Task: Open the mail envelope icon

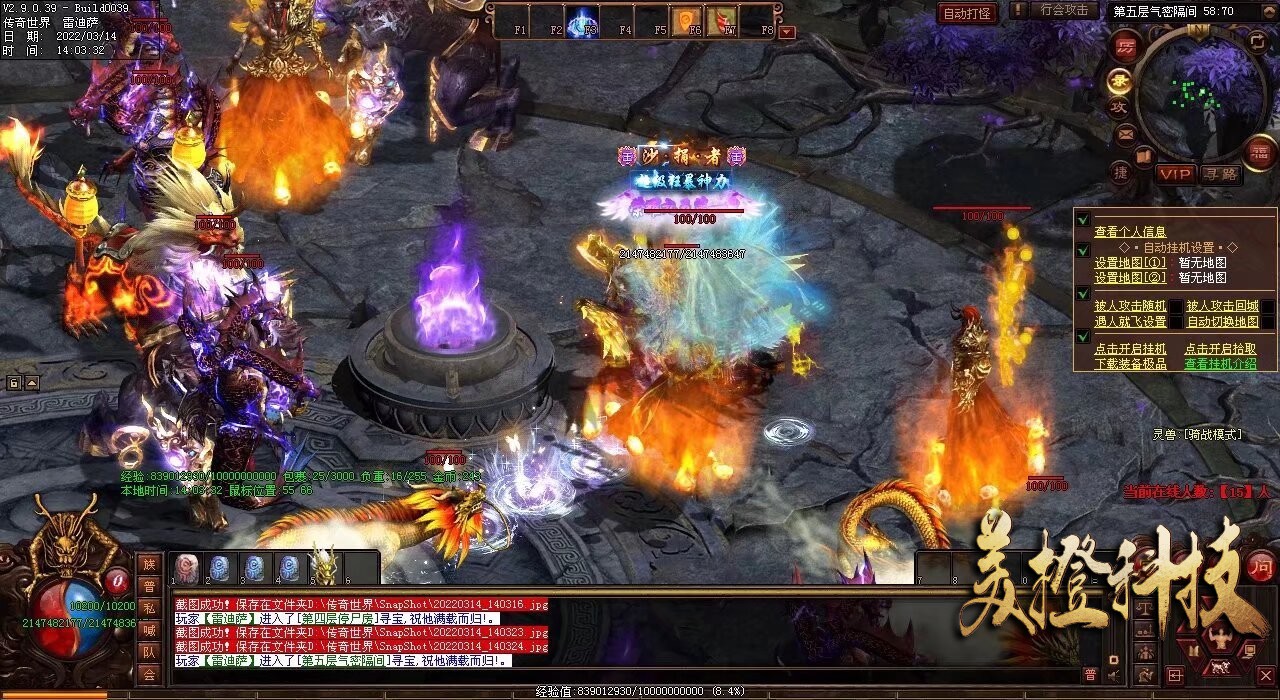Action: click(1126, 133)
